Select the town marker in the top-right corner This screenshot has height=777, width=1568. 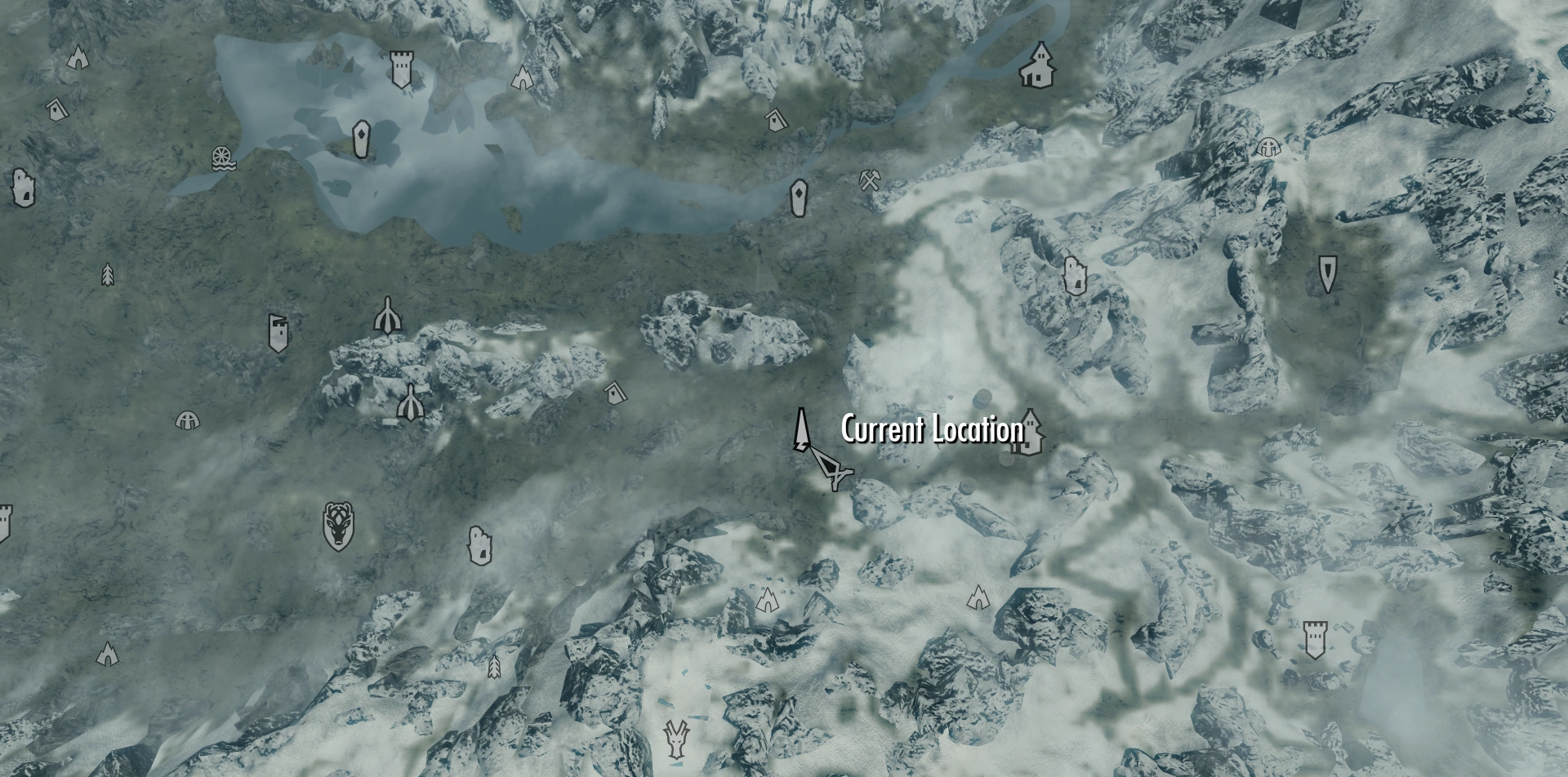[x=1036, y=65]
